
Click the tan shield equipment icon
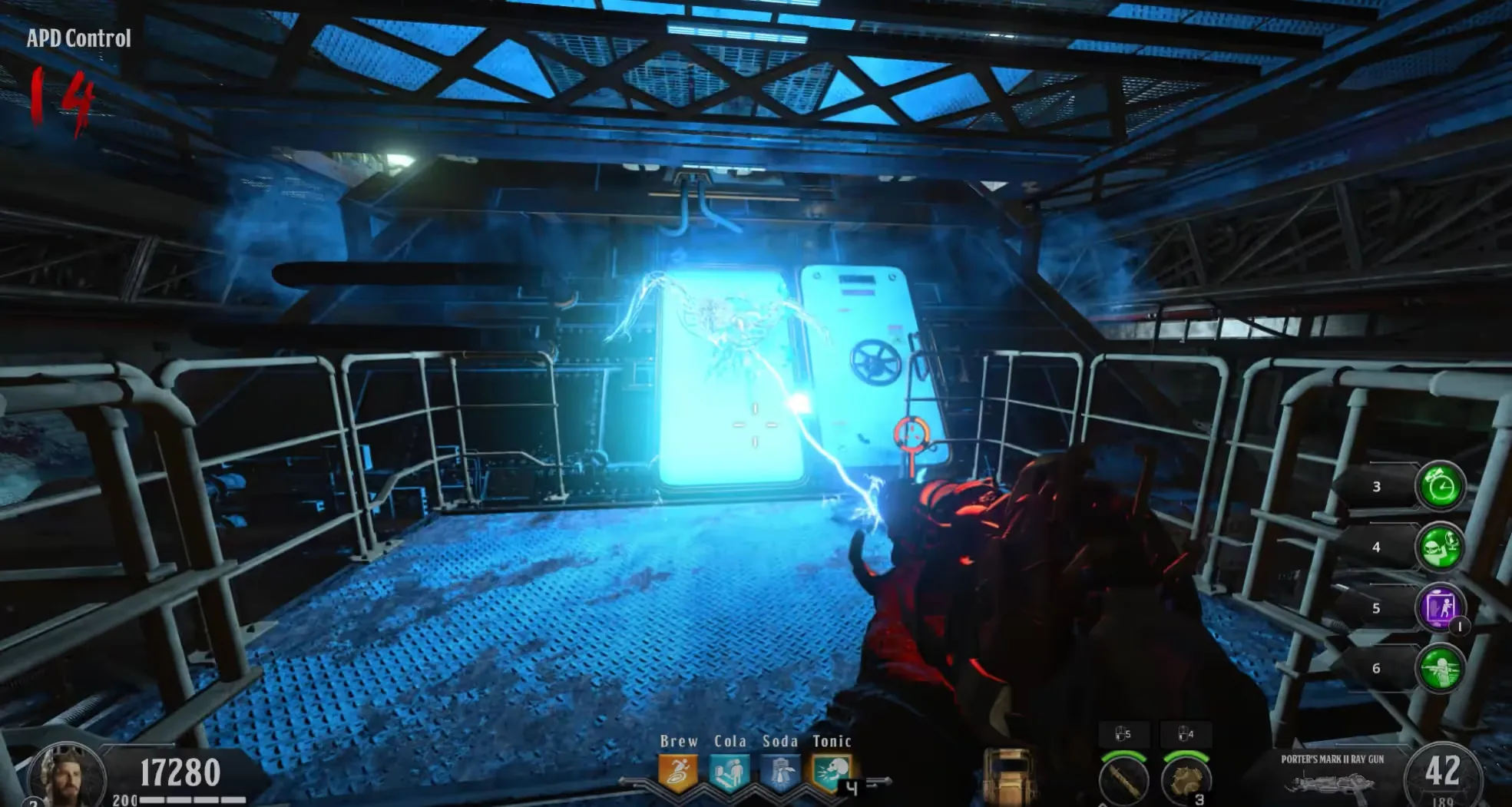coord(1008,776)
